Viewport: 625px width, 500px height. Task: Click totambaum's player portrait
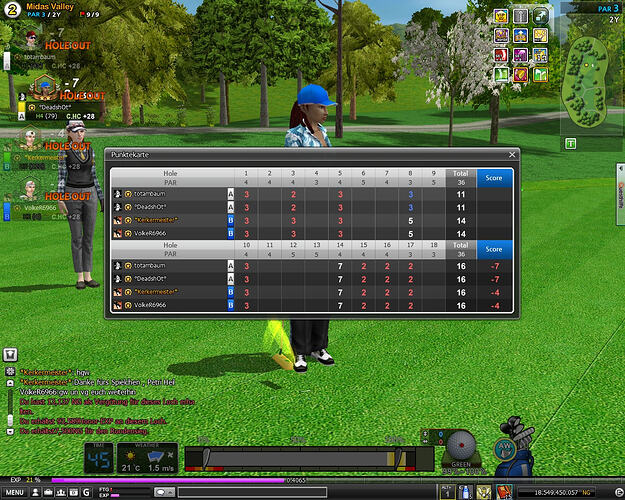point(30,39)
